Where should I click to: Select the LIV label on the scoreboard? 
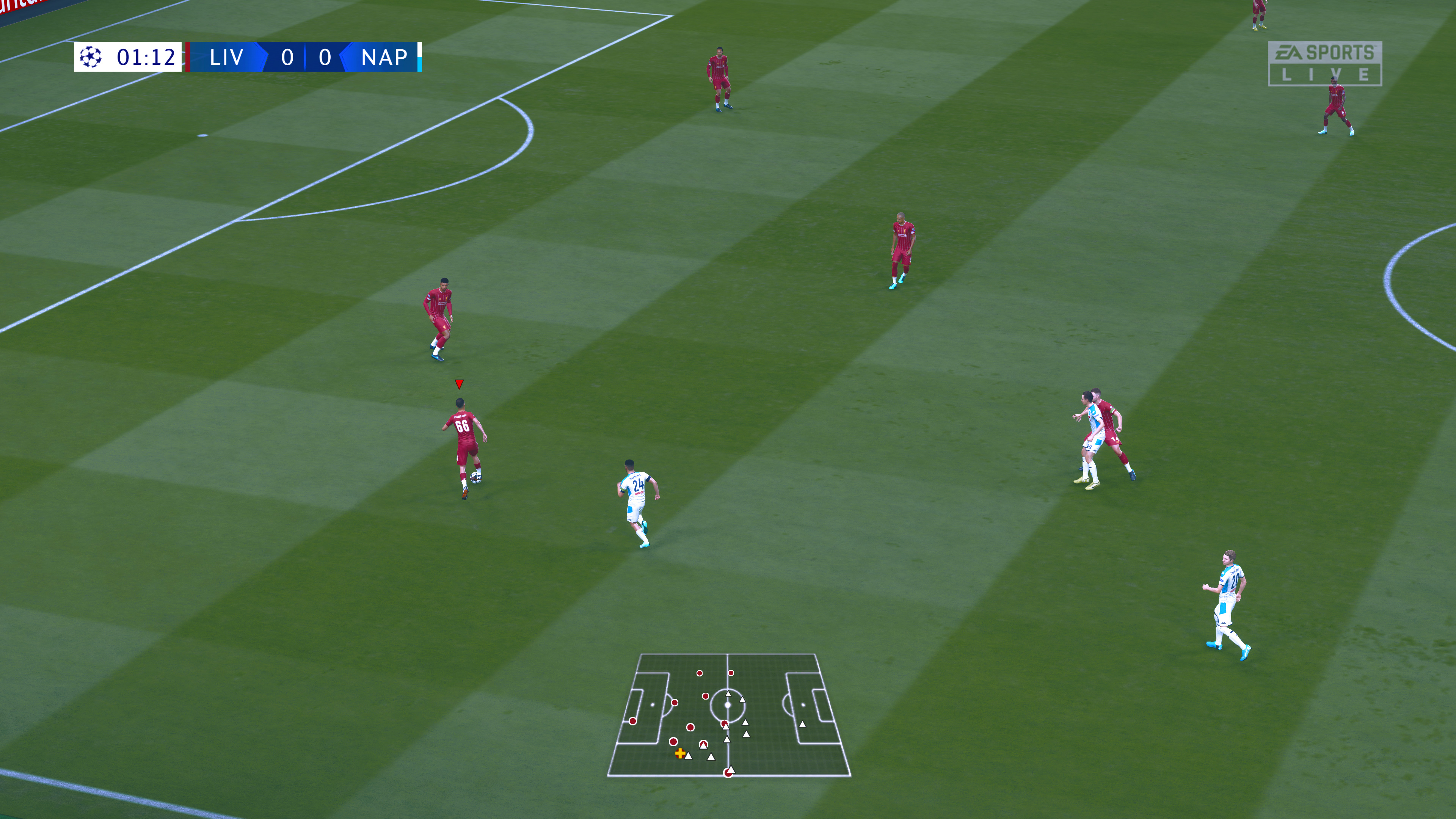[x=227, y=57]
